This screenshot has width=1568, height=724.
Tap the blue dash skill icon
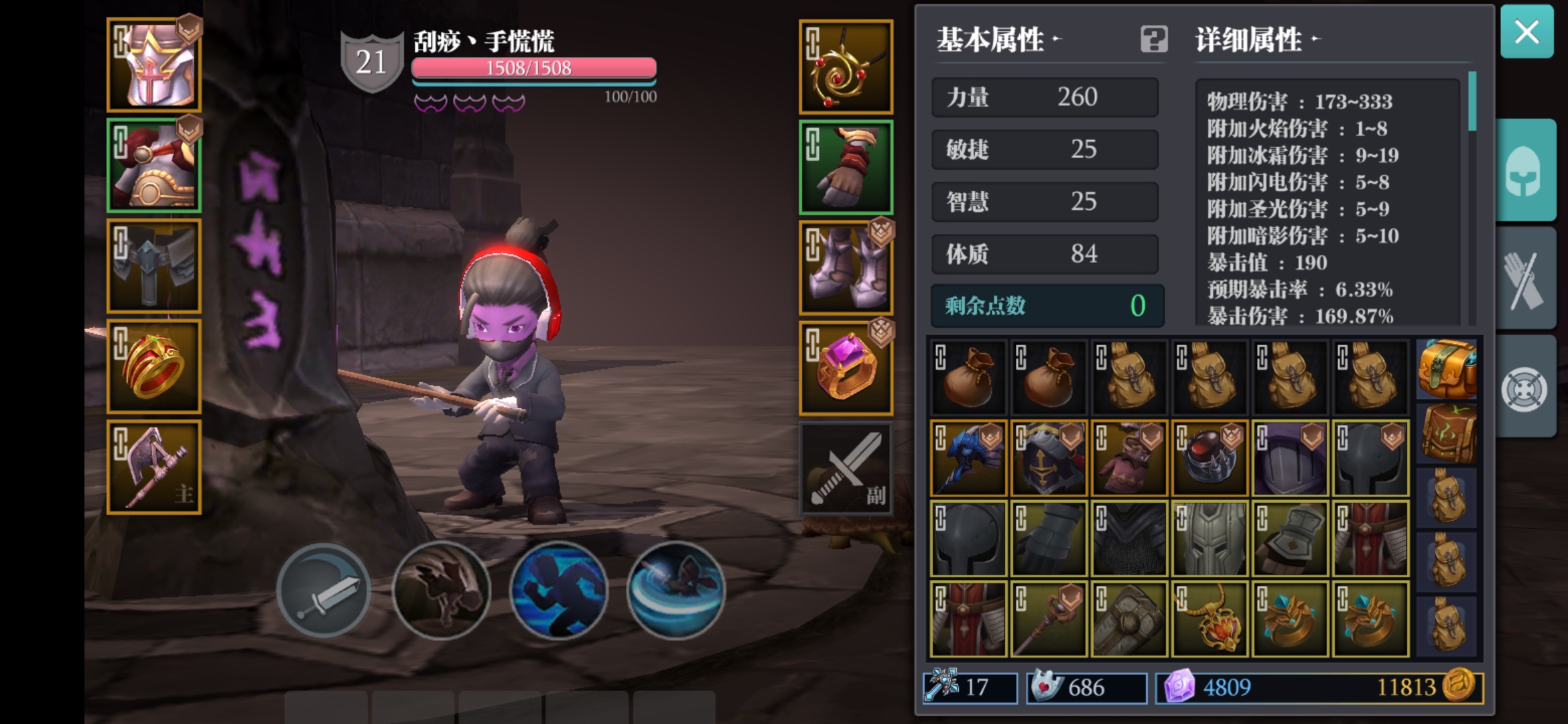558,591
